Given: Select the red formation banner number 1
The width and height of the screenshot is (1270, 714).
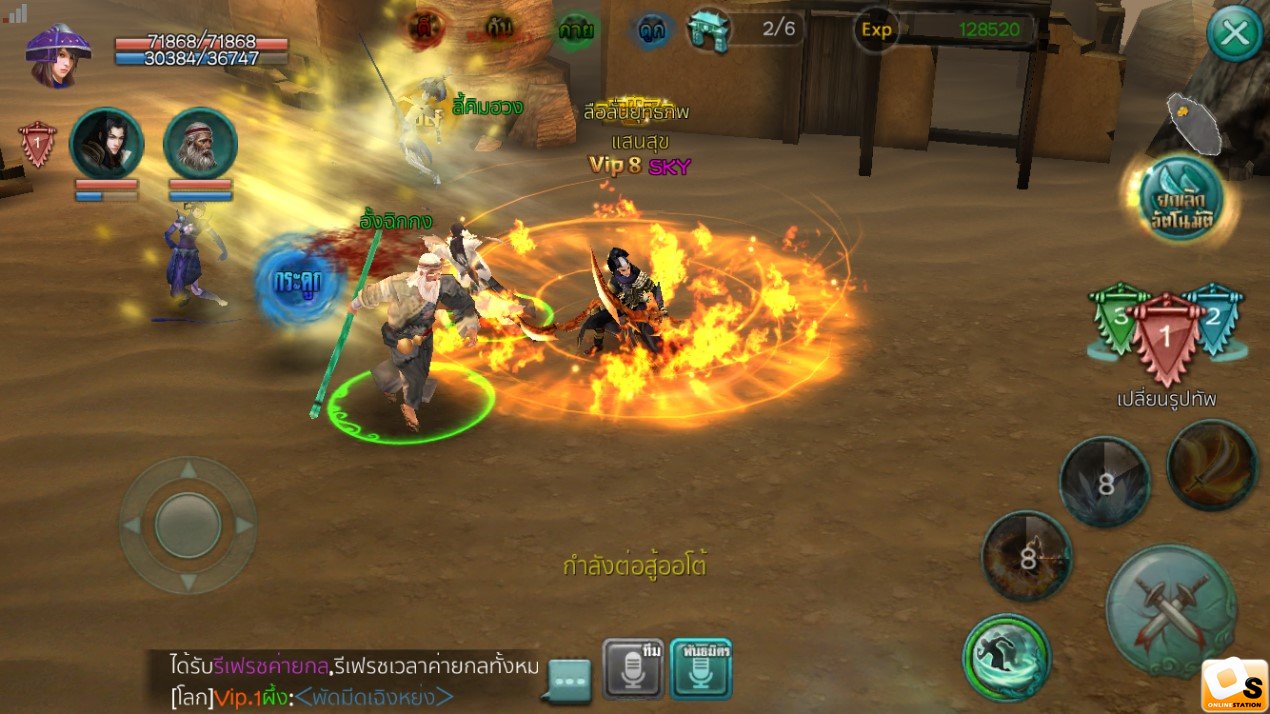Looking at the screenshot, I should pyautogui.click(x=1165, y=338).
